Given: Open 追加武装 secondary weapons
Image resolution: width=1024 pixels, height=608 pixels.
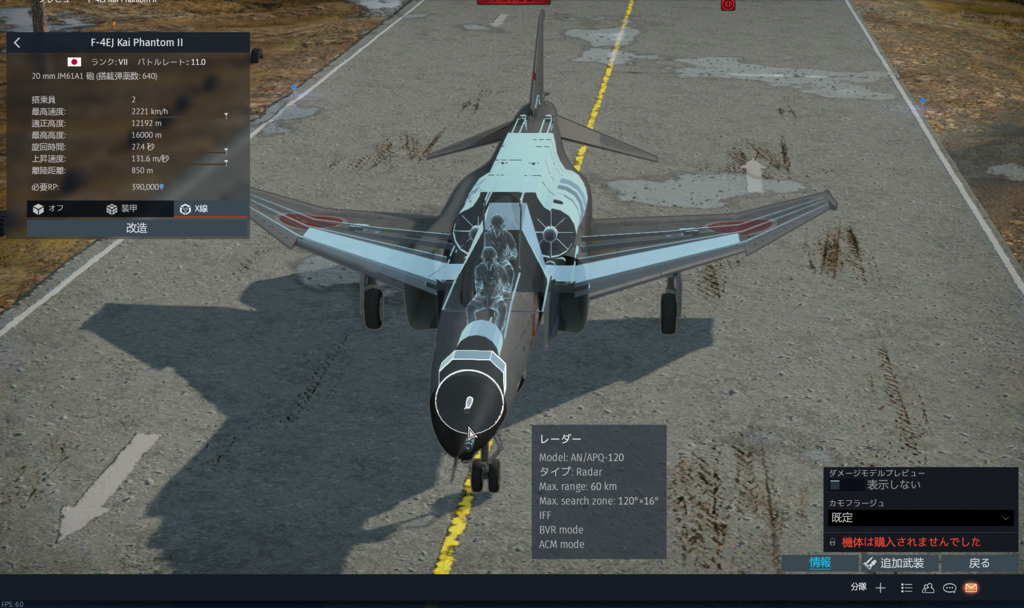Looking at the screenshot, I should (x=895, y=563).
